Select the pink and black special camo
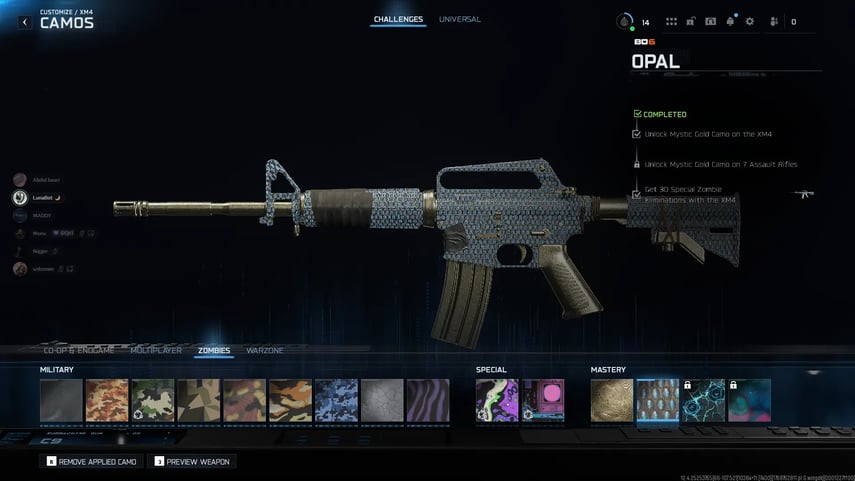Viewport: 855px width, 481px height. point(543,400)
